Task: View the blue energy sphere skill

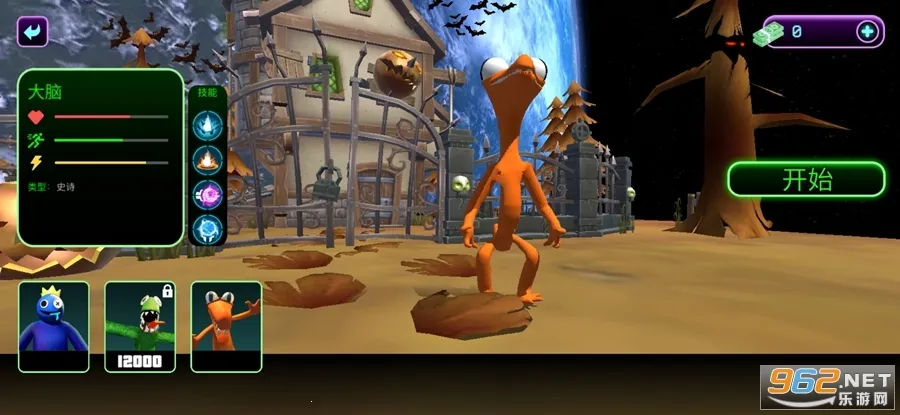Action: click(x=207, y=229)
